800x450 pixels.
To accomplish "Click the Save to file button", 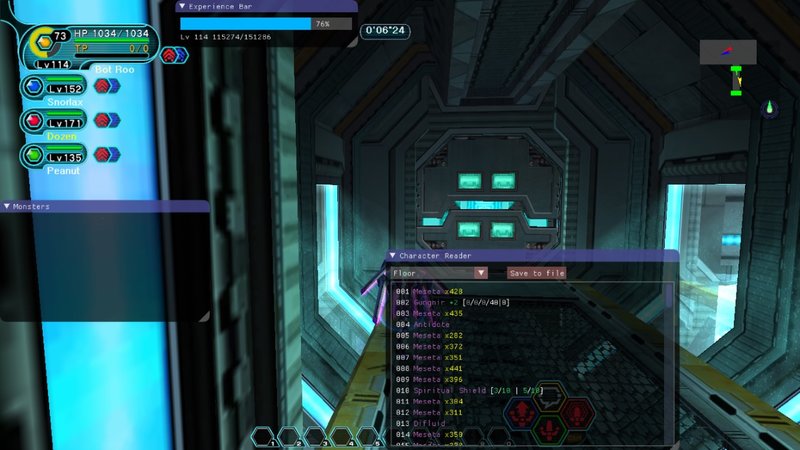I will click(x=536, y=273).
